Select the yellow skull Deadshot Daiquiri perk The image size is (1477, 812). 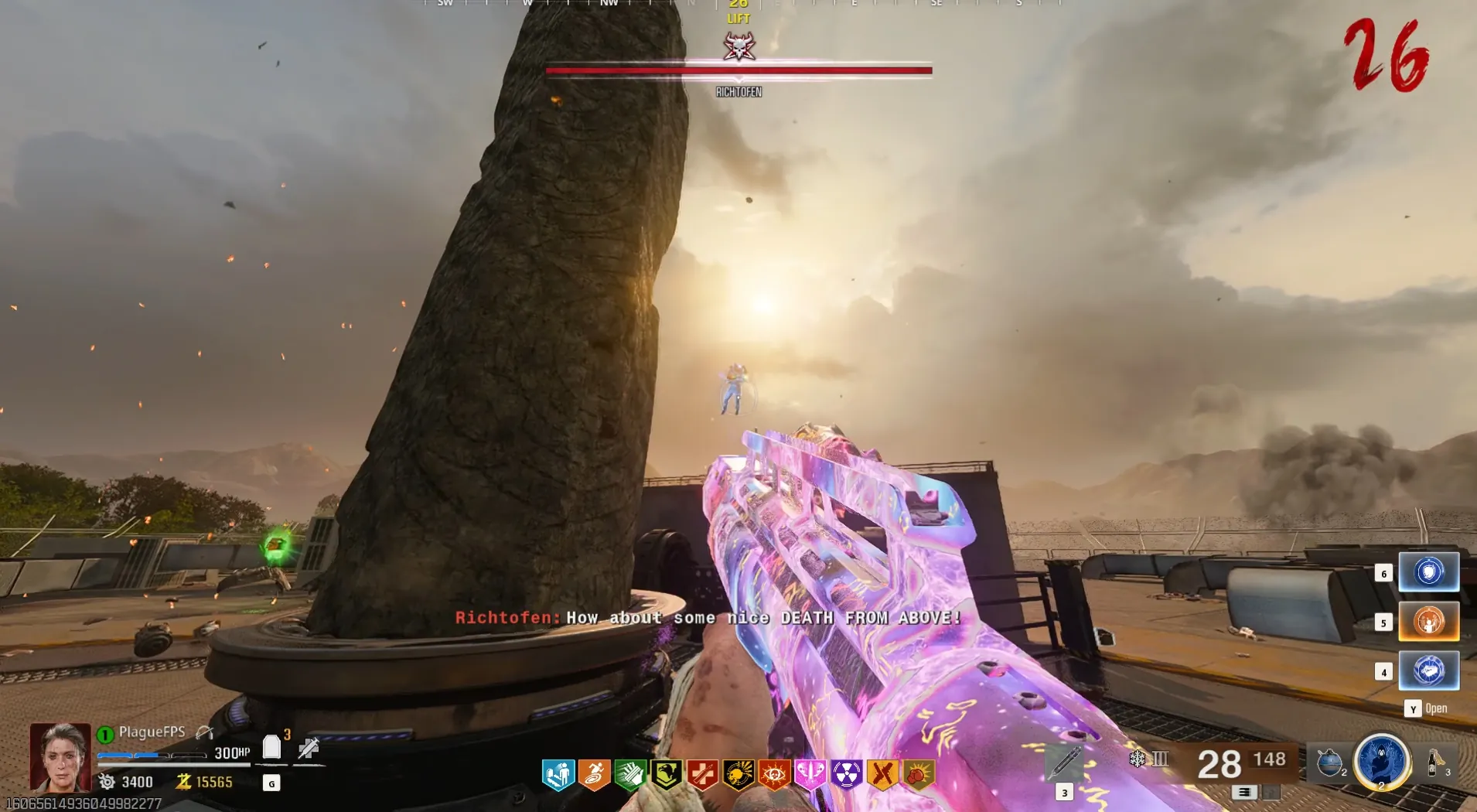tap(738, 774)
